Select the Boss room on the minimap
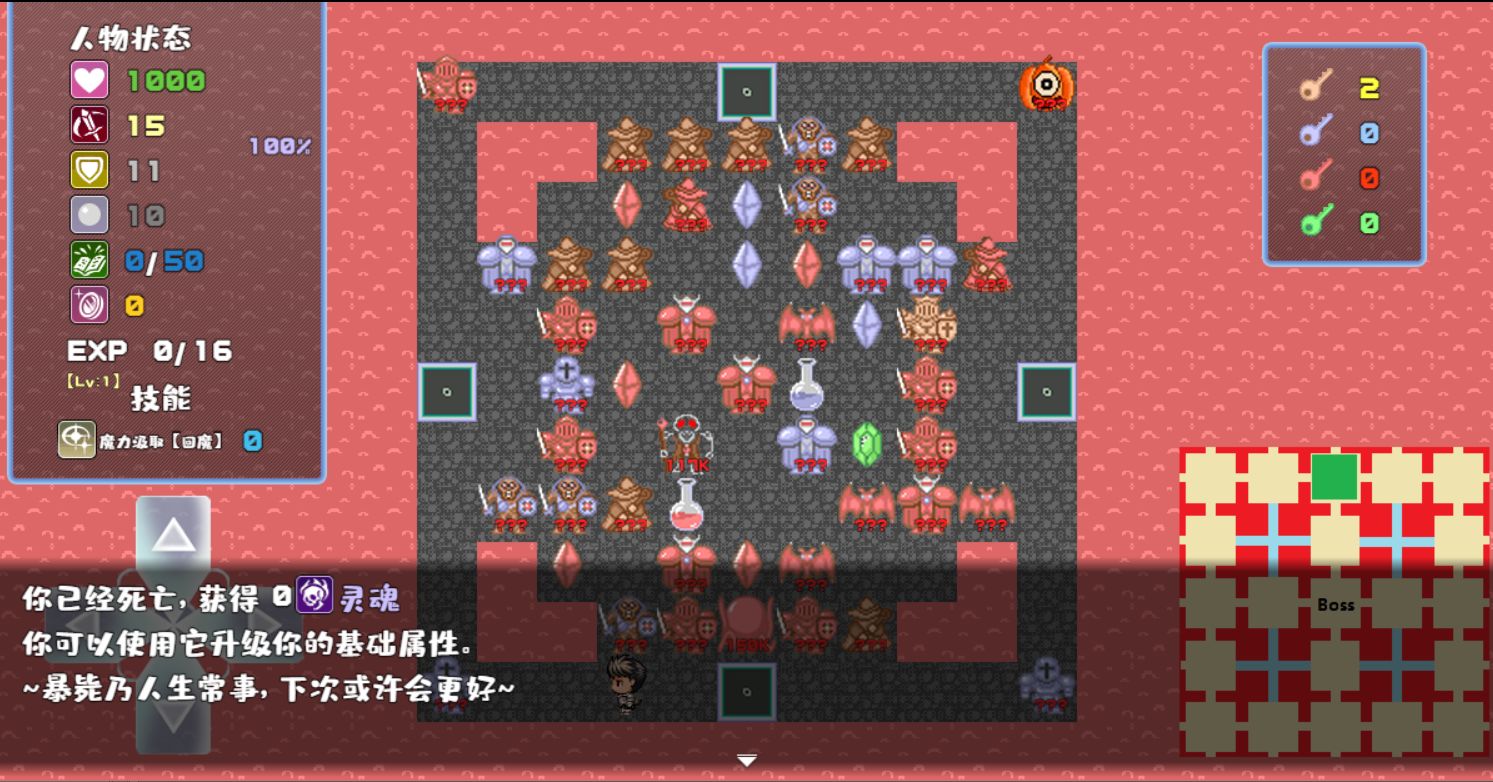This screenshot has height=782, width=1493. click(1337, 605)
